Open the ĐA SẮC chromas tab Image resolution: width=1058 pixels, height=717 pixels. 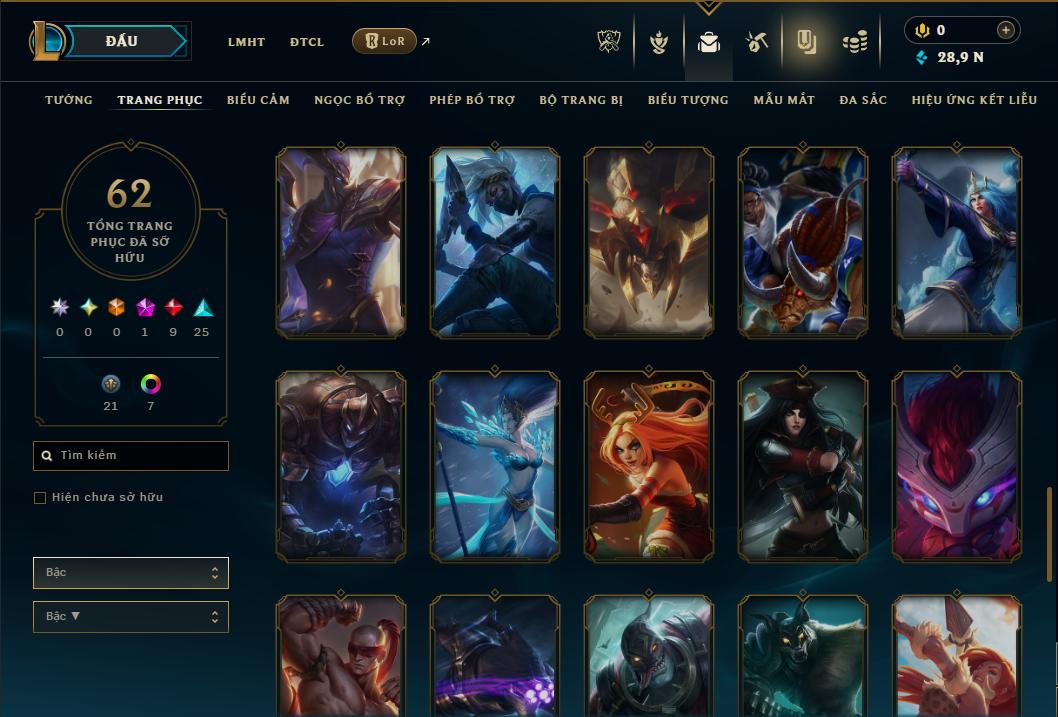tap(863, 100)
